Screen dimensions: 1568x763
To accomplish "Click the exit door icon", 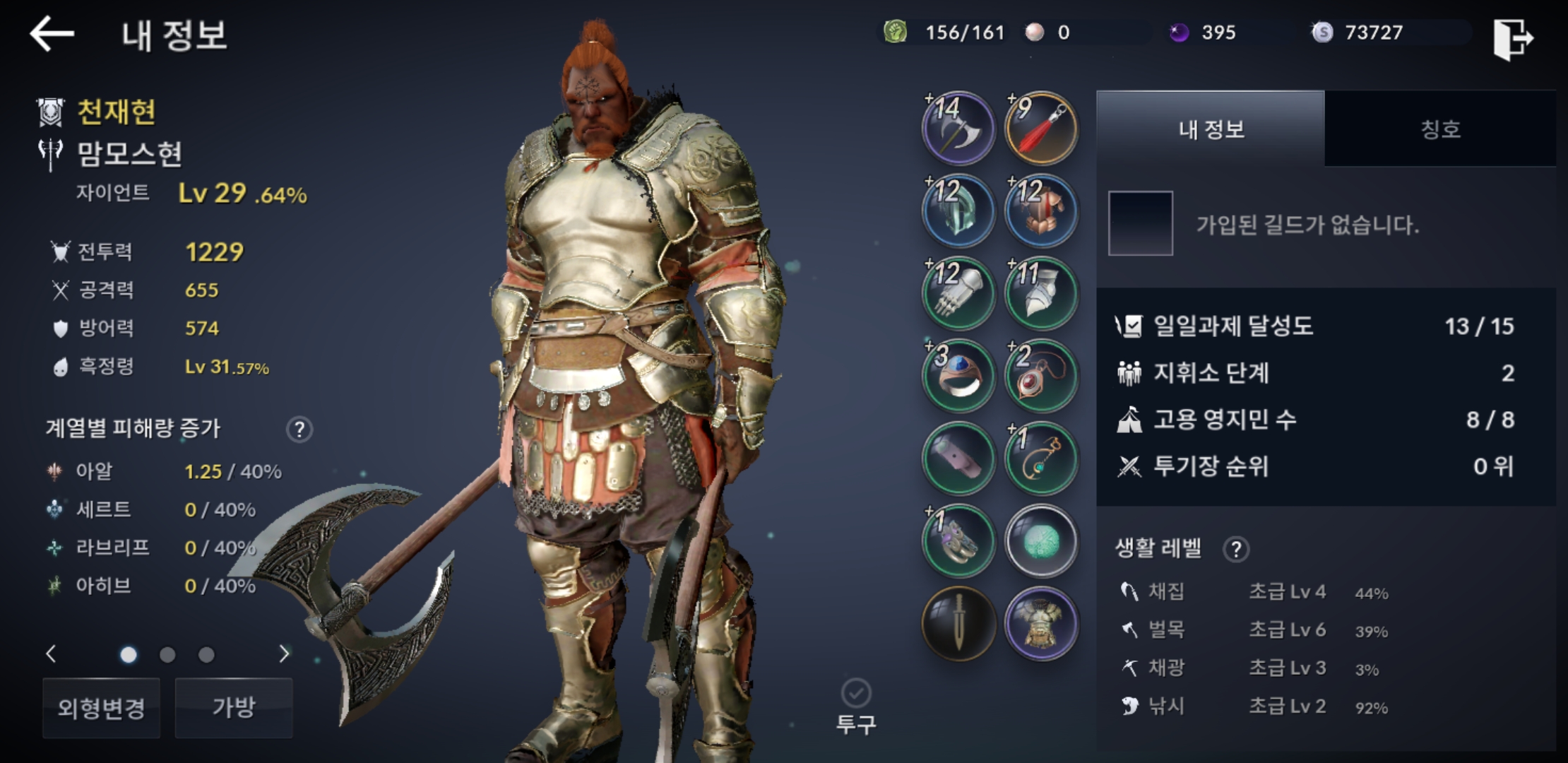I will point(1512,38).
